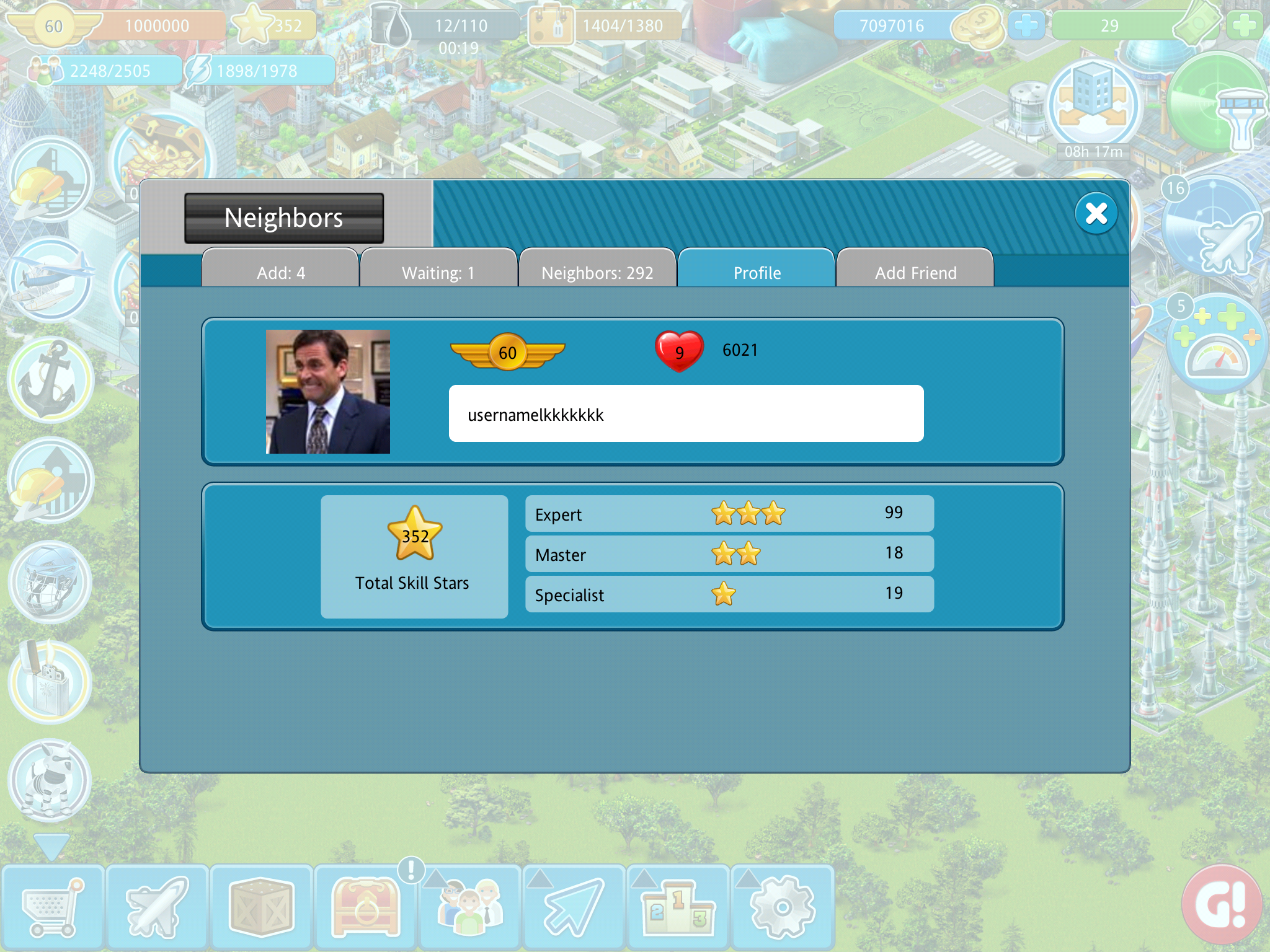The height and width of the screenshot is (952, 1270).
Task: Close the Neighbors window
Action: pyautogui.click(x=1096, y=214)
